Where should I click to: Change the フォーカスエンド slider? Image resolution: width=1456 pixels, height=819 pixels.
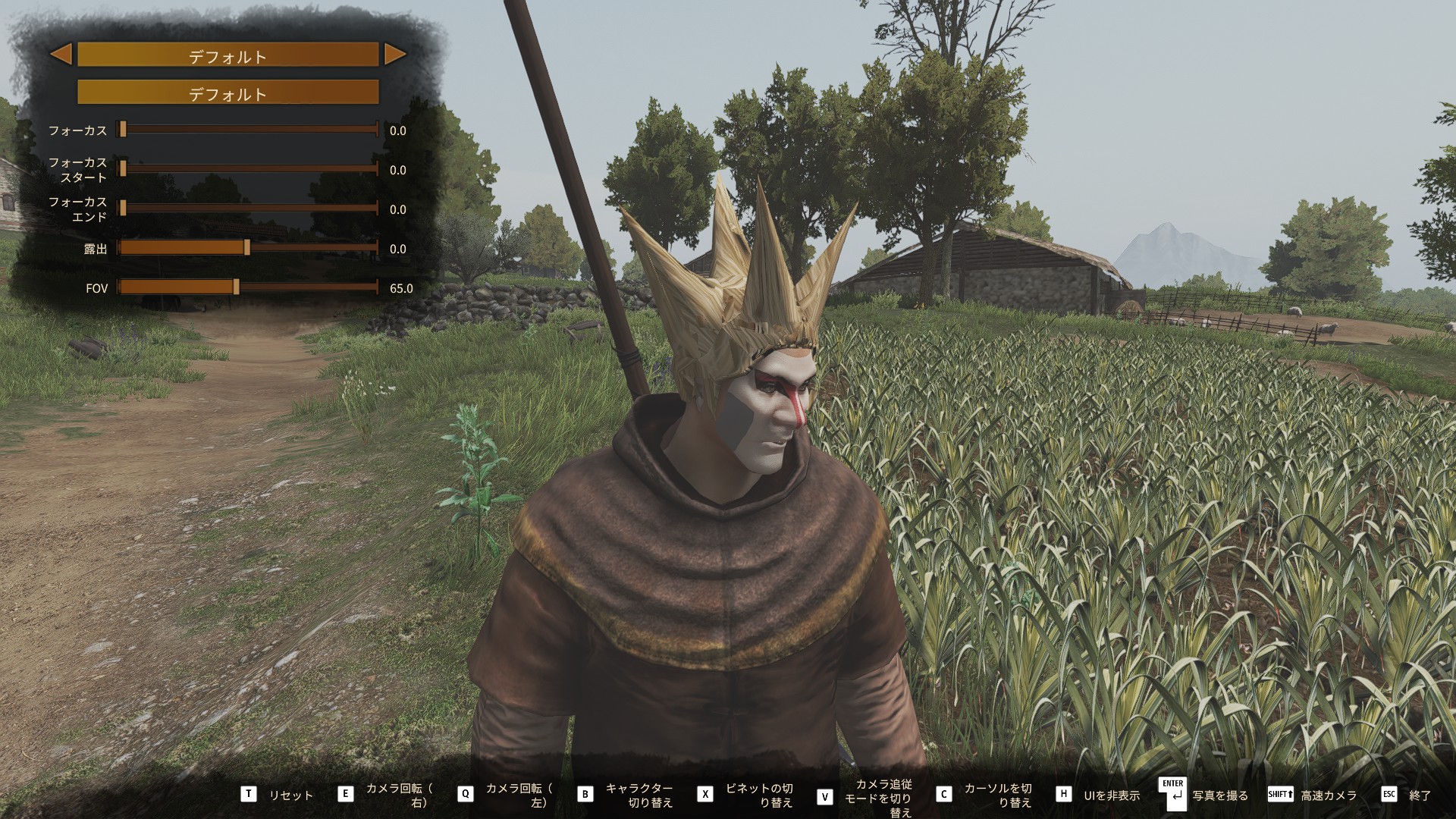(x=123, y=209)
